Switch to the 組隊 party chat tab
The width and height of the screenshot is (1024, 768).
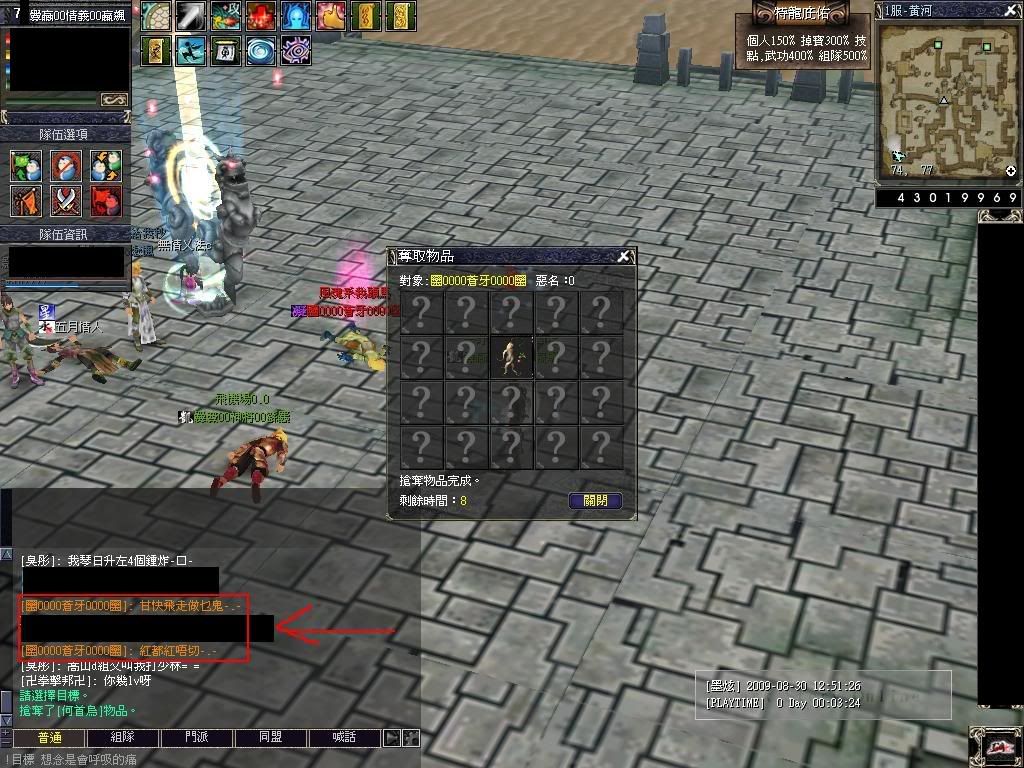(x=122, y=738)
